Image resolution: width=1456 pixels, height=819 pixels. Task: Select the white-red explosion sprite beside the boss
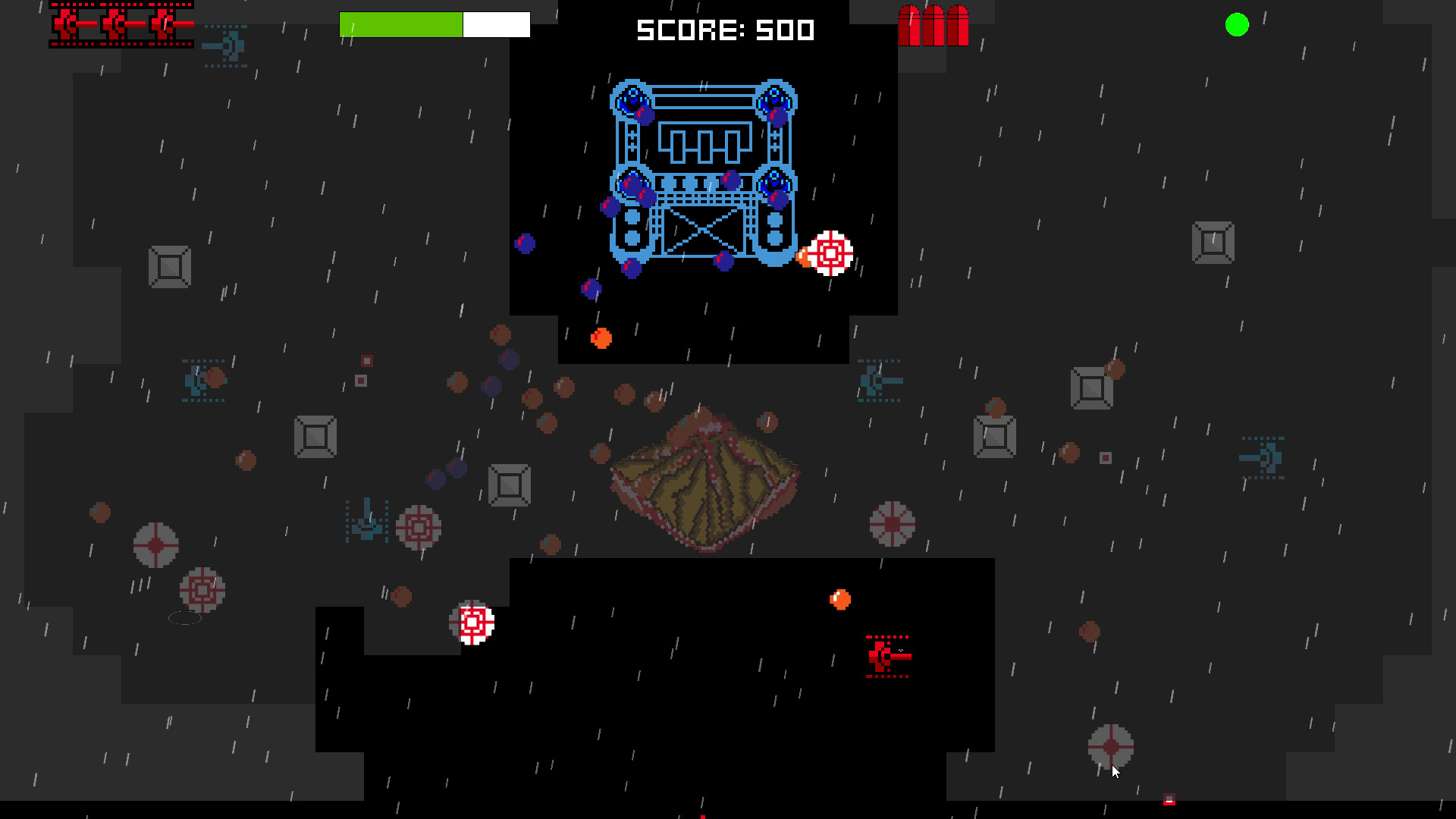(x=828, y=253)
